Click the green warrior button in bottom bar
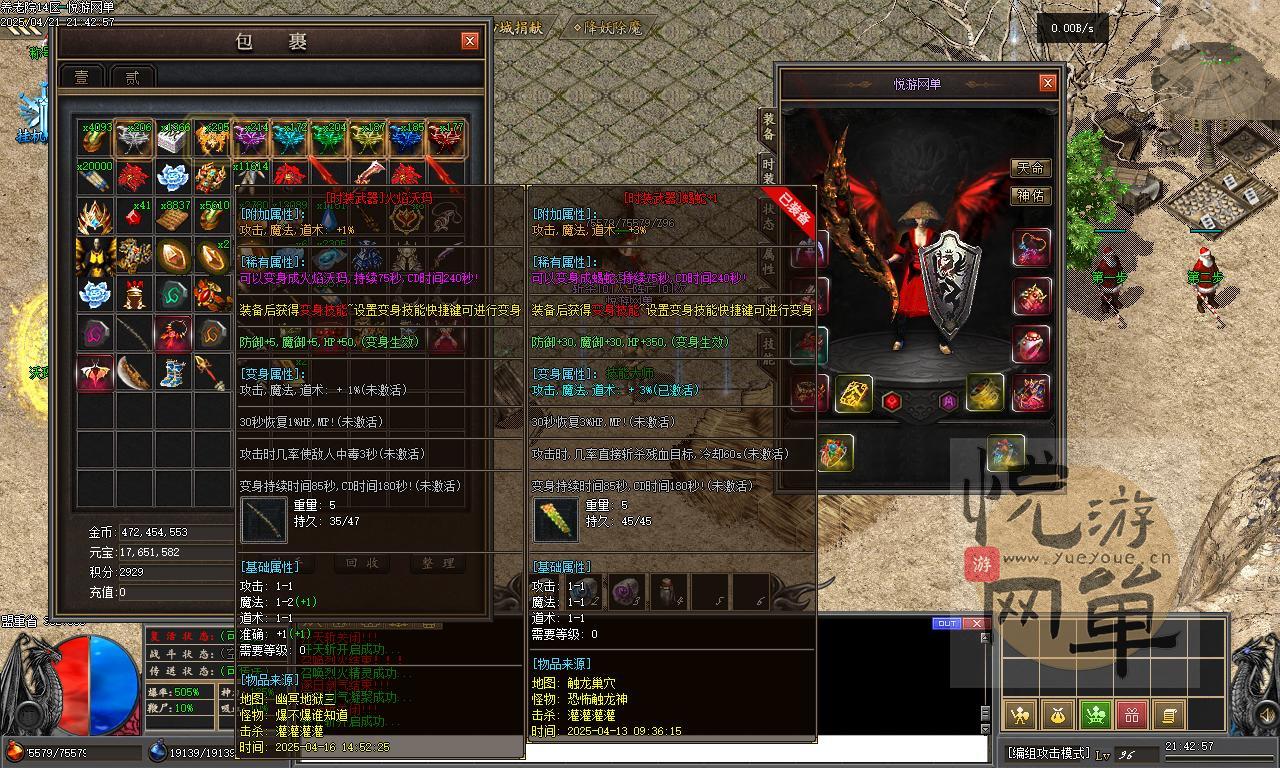The height and width of the screenshot is (768, 1280). (1095, 715)
